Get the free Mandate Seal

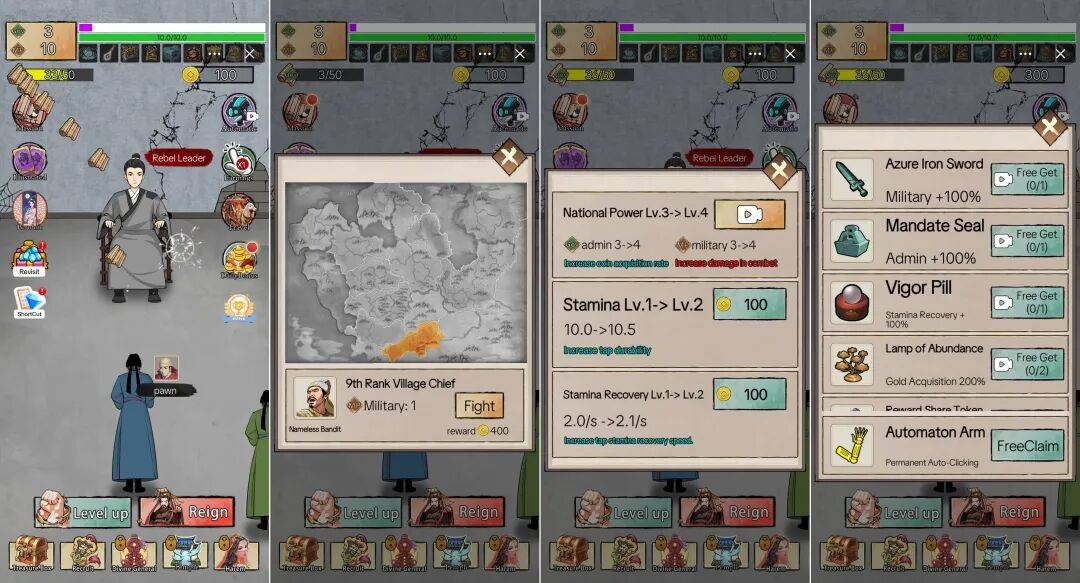point(1026,241)
